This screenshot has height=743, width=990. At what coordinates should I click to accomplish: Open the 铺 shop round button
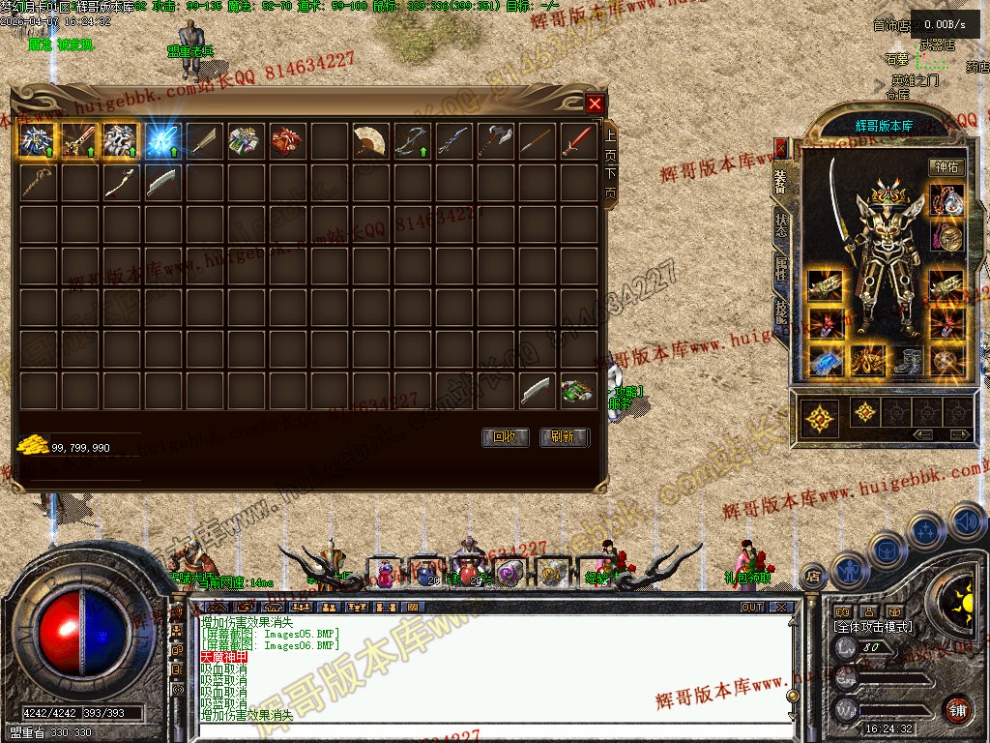[958, 709]
